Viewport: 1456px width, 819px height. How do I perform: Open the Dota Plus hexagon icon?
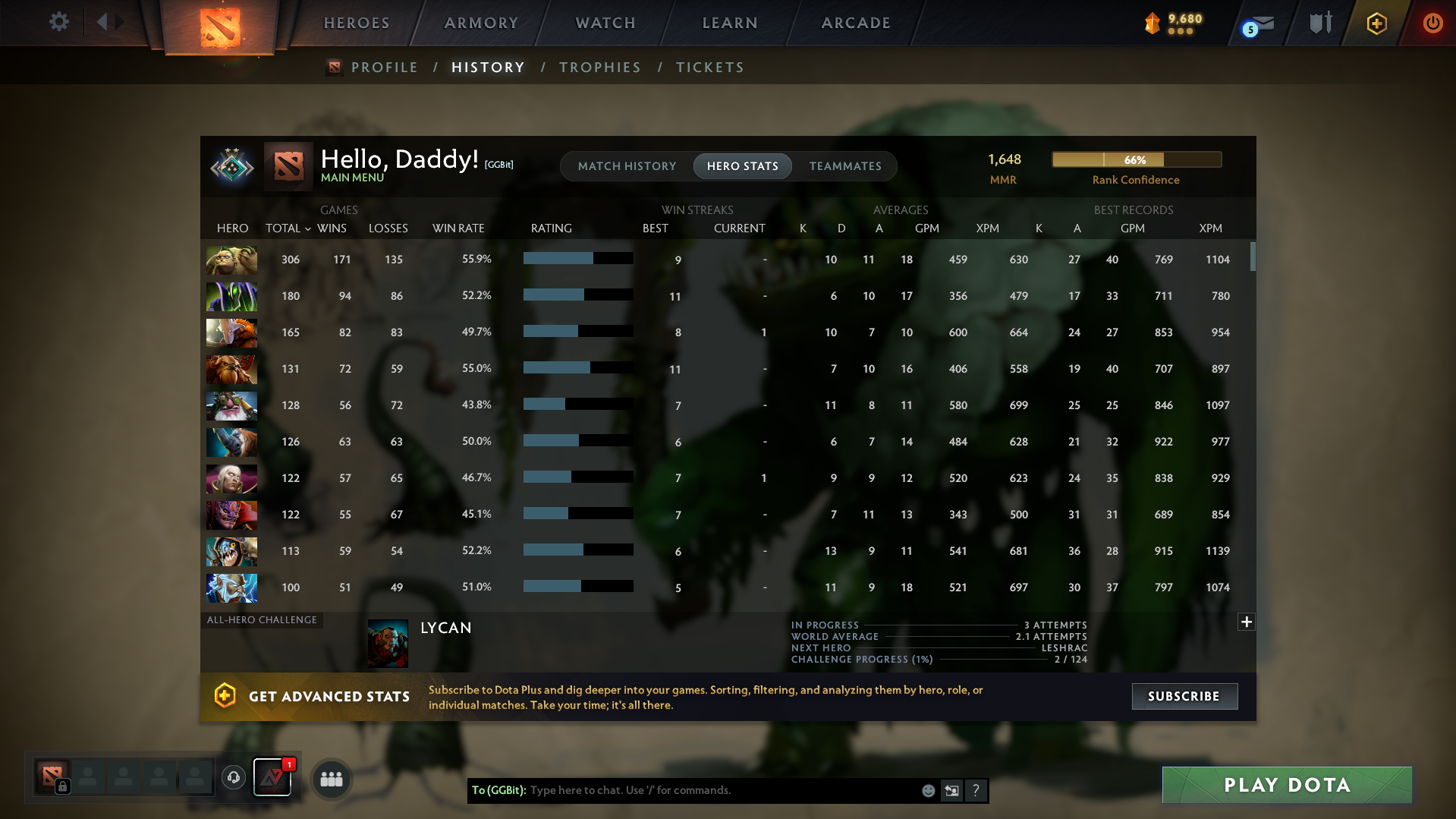pos(1376,24)
